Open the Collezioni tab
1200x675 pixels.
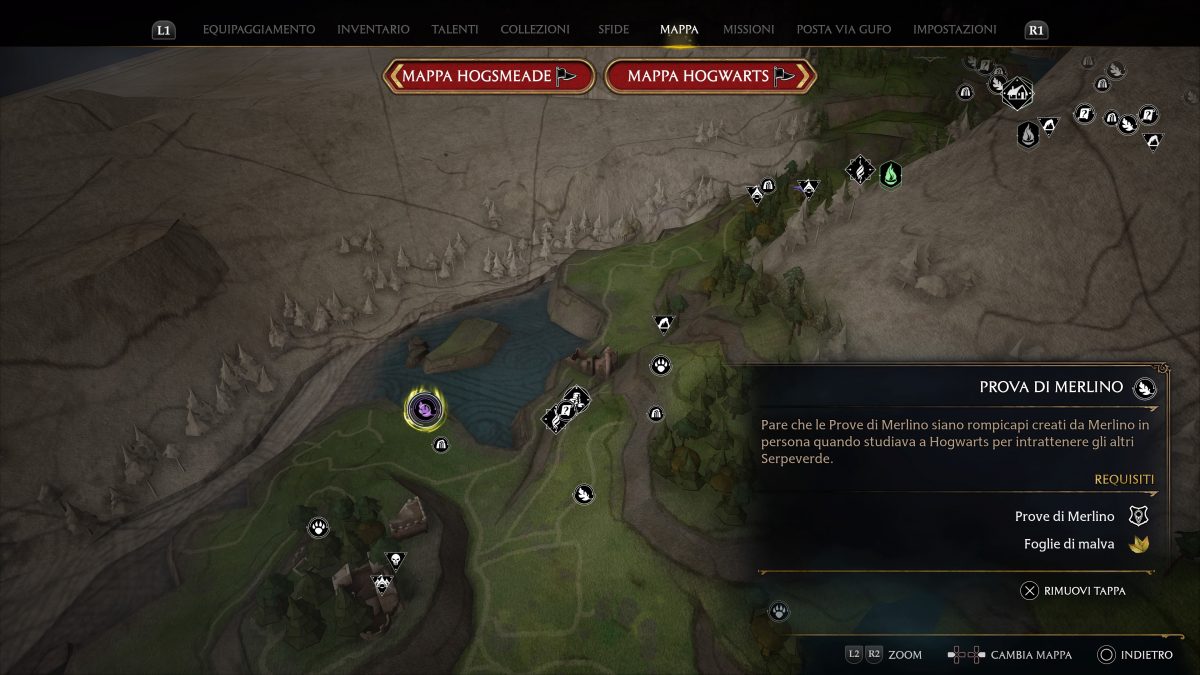535,30
